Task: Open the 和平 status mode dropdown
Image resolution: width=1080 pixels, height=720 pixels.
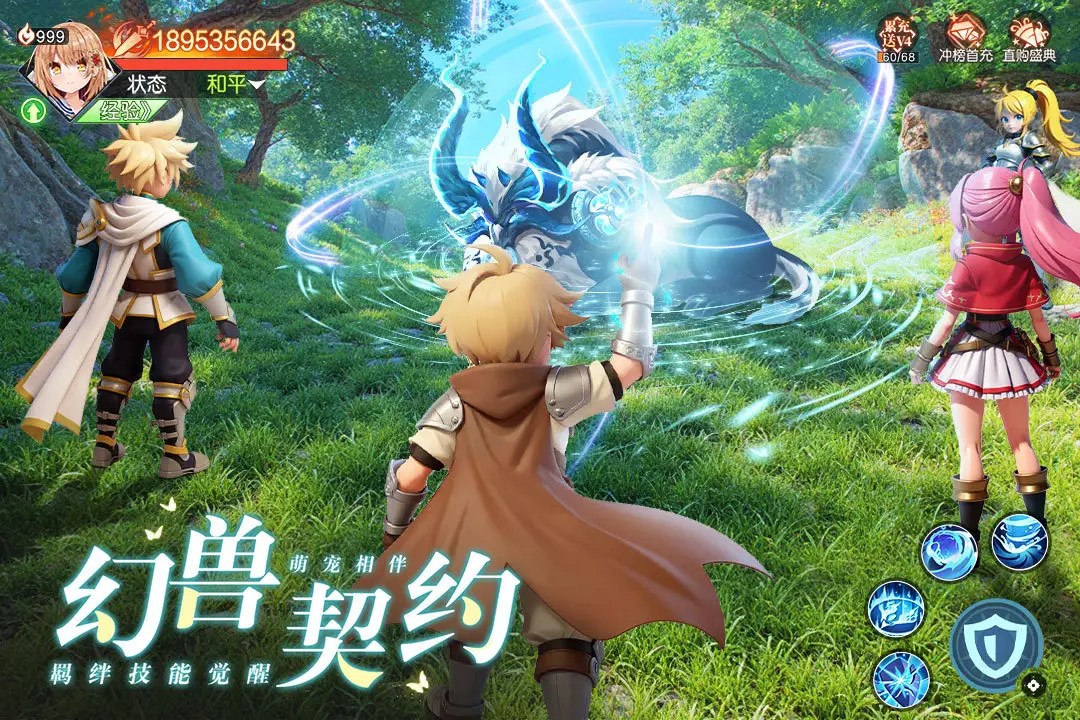Action: [x=236, y=84]
